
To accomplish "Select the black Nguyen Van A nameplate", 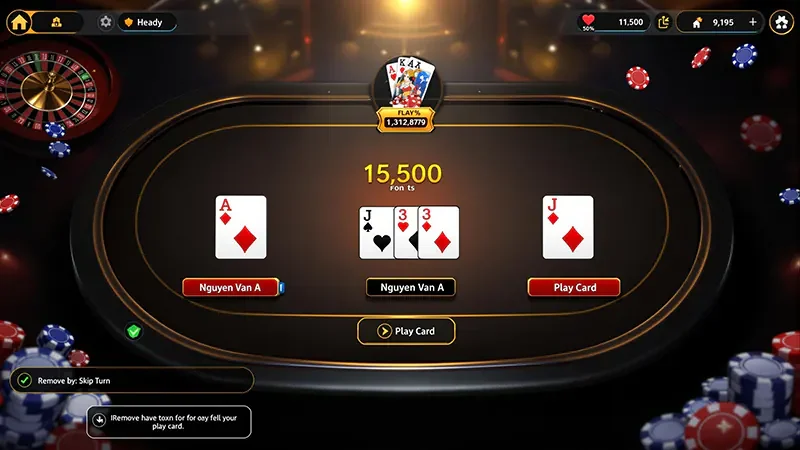I will point(411,287).
